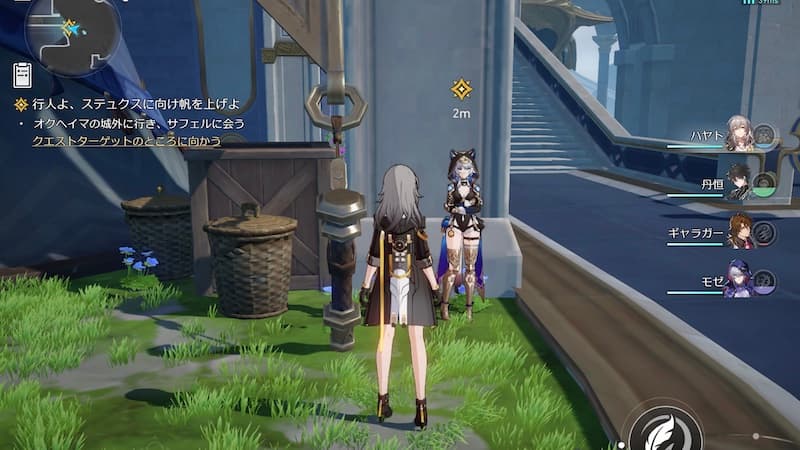Select the golden quest waypoint marker
Image resolution: width=800 pixels, height=450 pixels.
[x=461, y=90]
